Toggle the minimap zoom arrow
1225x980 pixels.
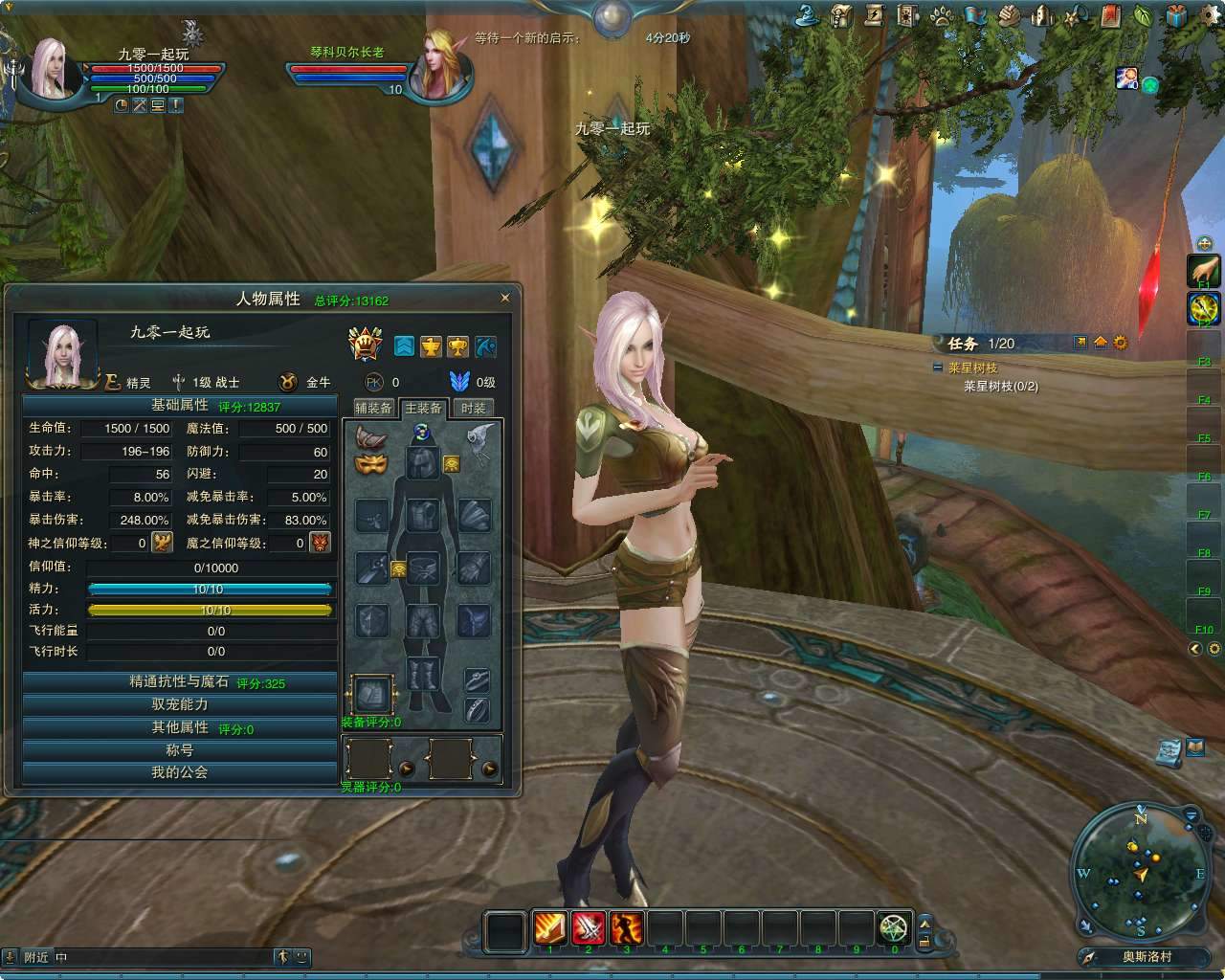point(1191,815)
